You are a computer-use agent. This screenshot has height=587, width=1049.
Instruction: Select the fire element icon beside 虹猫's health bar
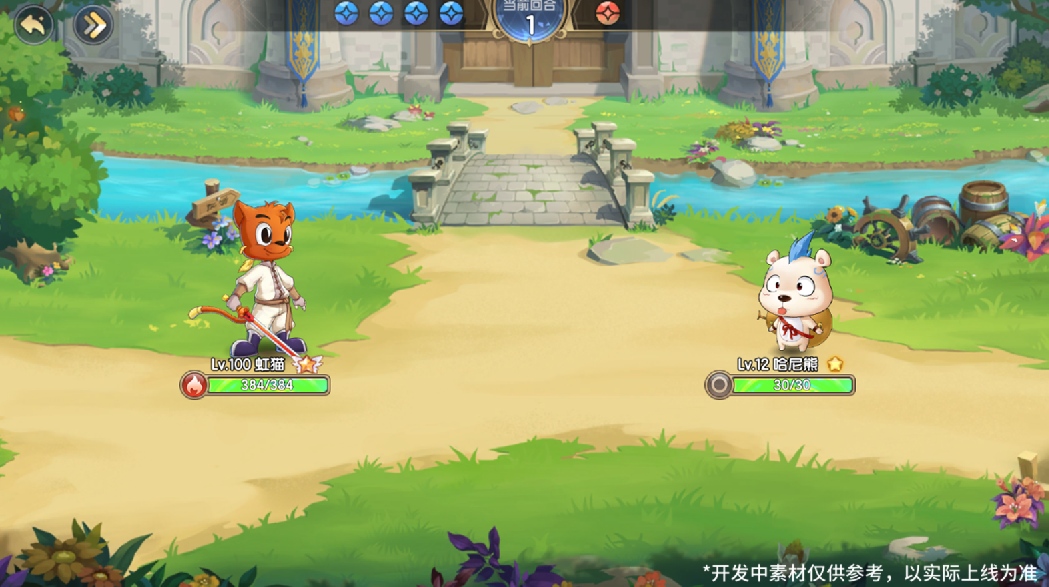tap(194, 385)
